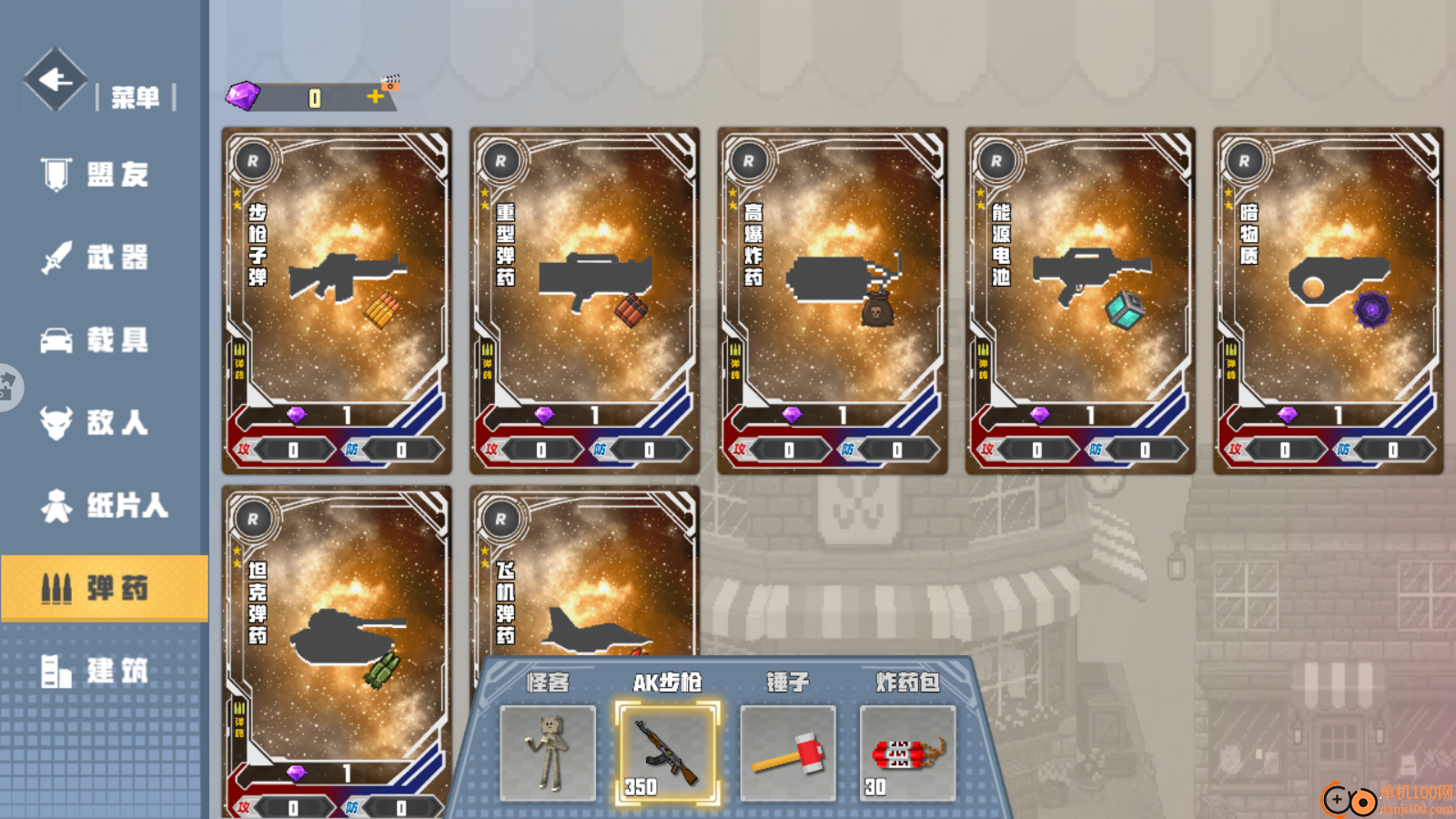This screenshot has height=819, width=1456.
Task: Select the 怪客 ragdoll figure slot
Action: coord(548,753)
